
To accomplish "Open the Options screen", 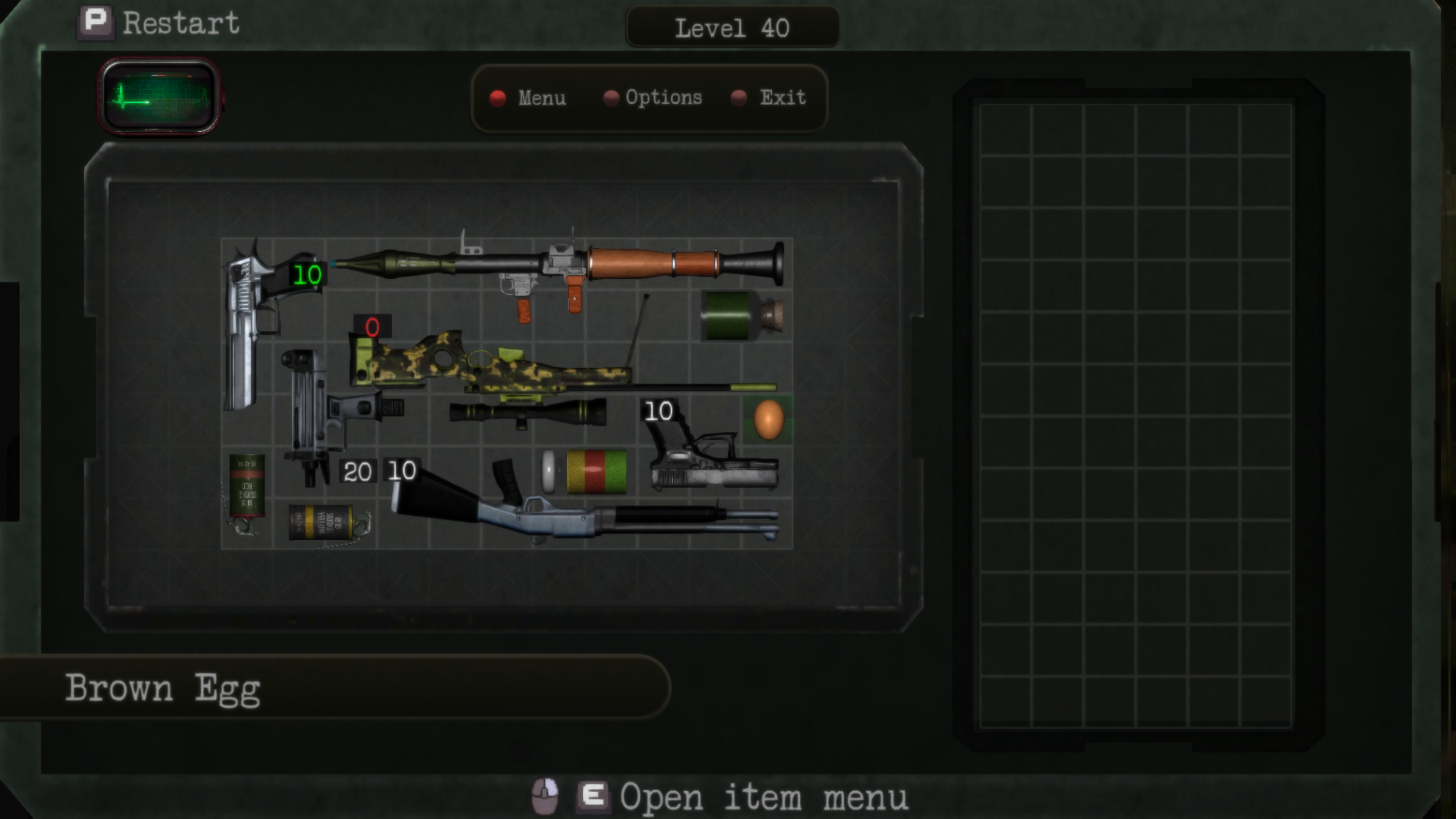I will pos(654,98).
